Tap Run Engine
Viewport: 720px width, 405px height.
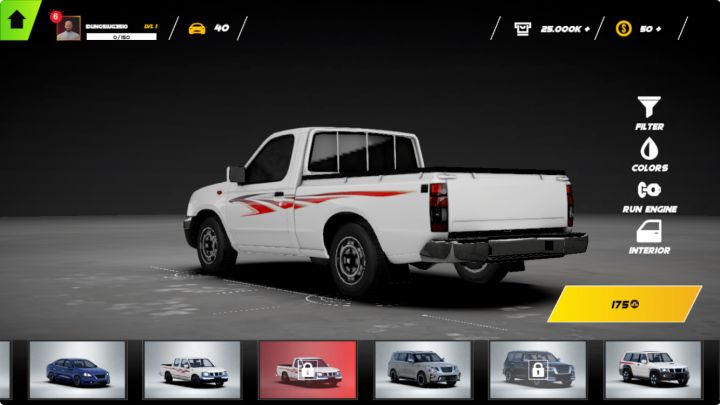[x=649, y=195]
